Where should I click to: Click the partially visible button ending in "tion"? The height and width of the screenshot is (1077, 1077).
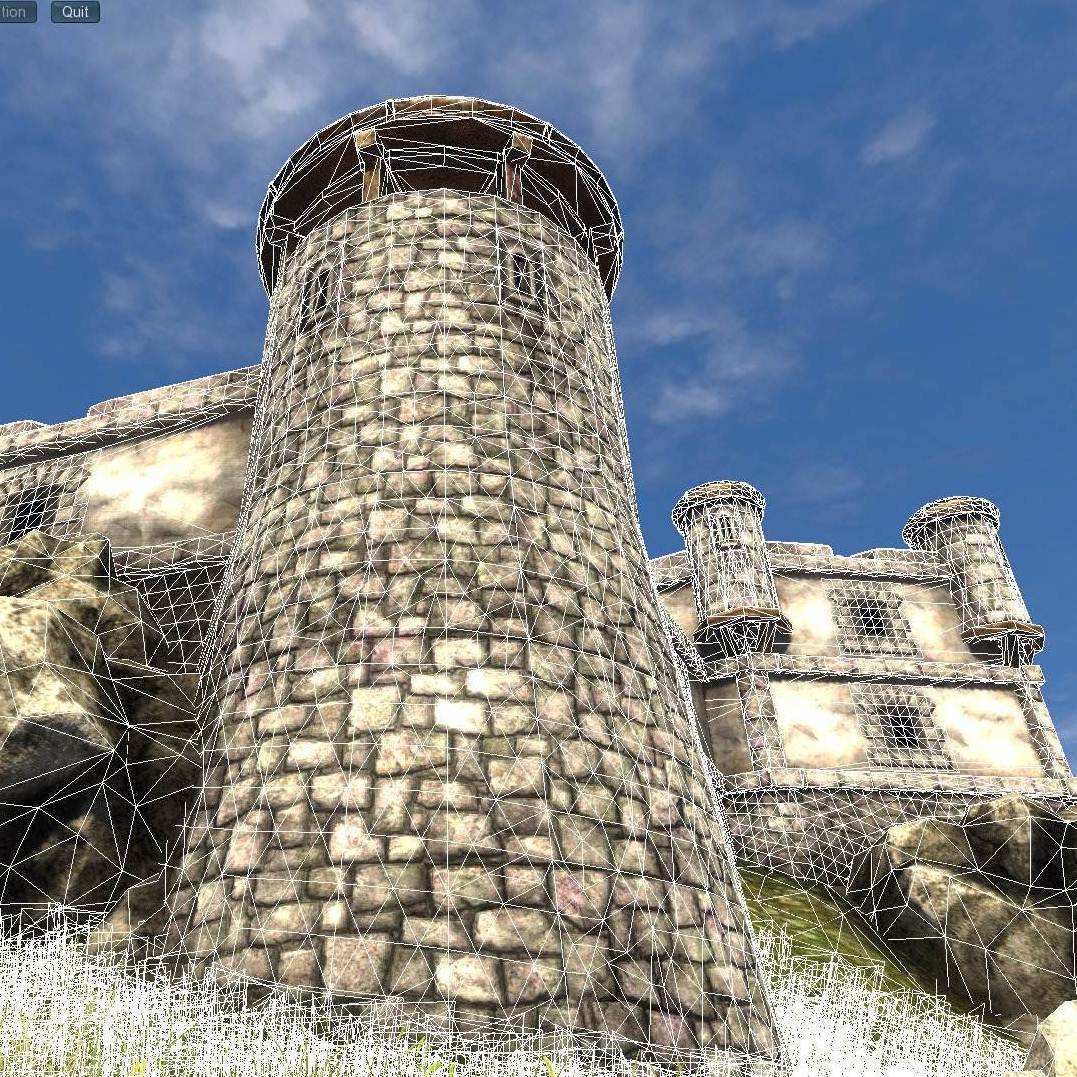point(17,12)
